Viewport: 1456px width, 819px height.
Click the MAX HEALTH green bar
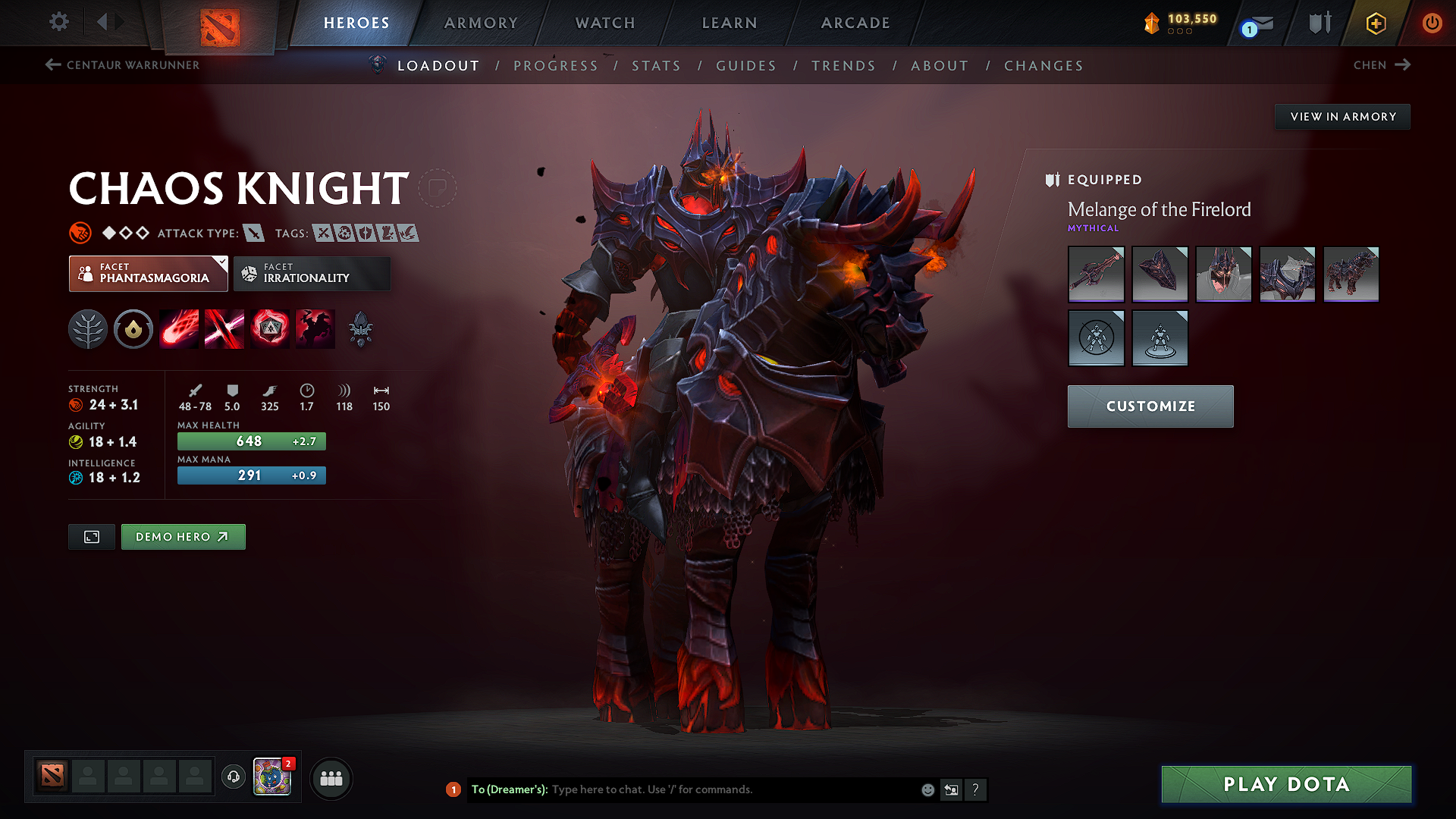(x=251, y=441)
